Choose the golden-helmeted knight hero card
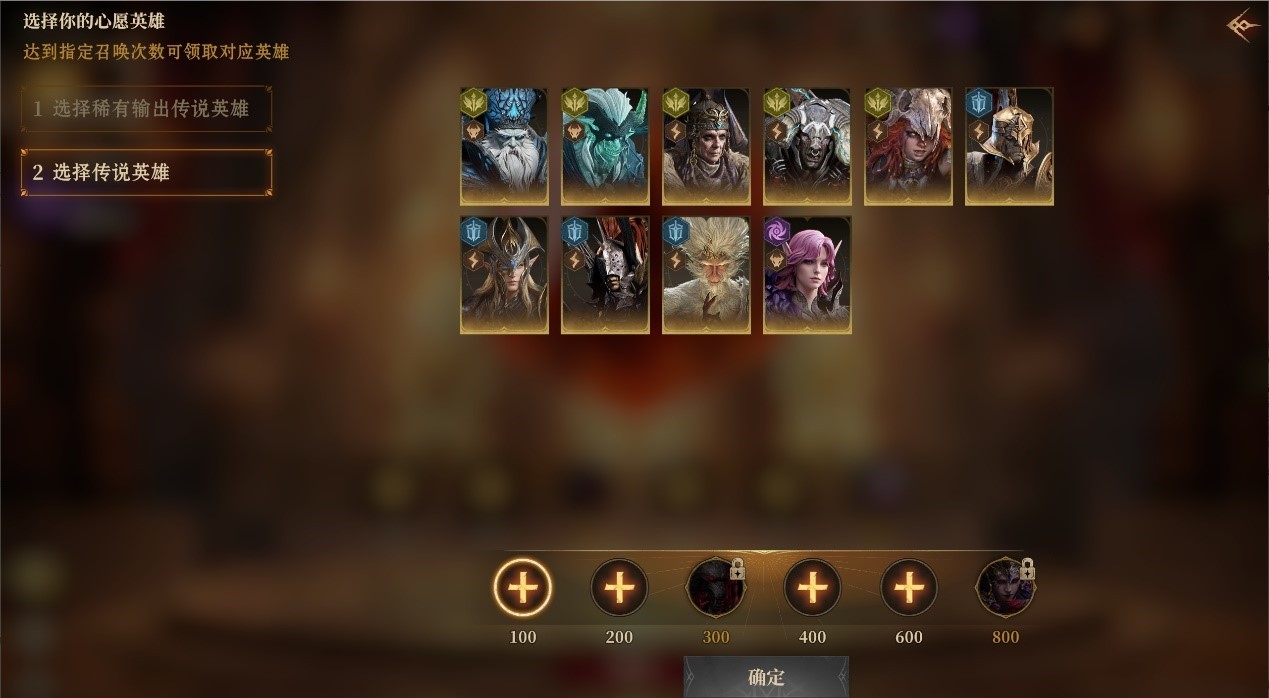The height and width of the screenshot is (698, 1269). coord(1009,146)
